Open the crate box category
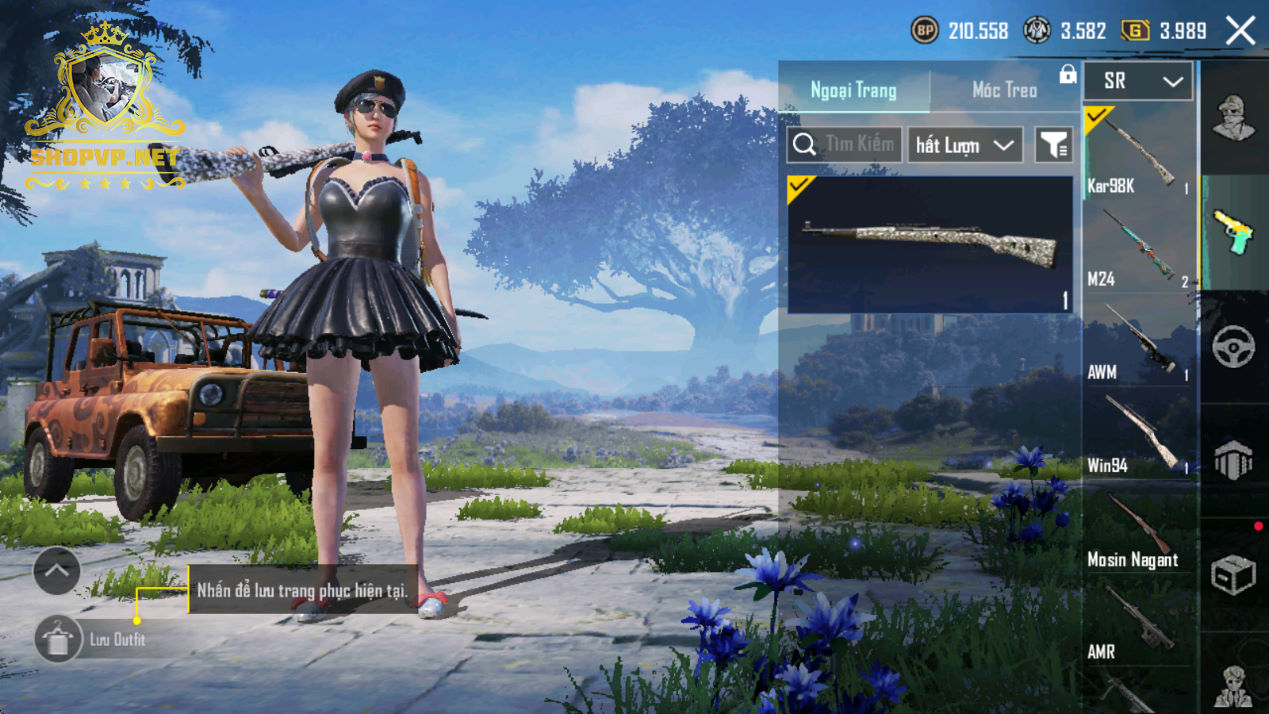1269x714 pixels. pyautogui.click(x=1233, y=575)
